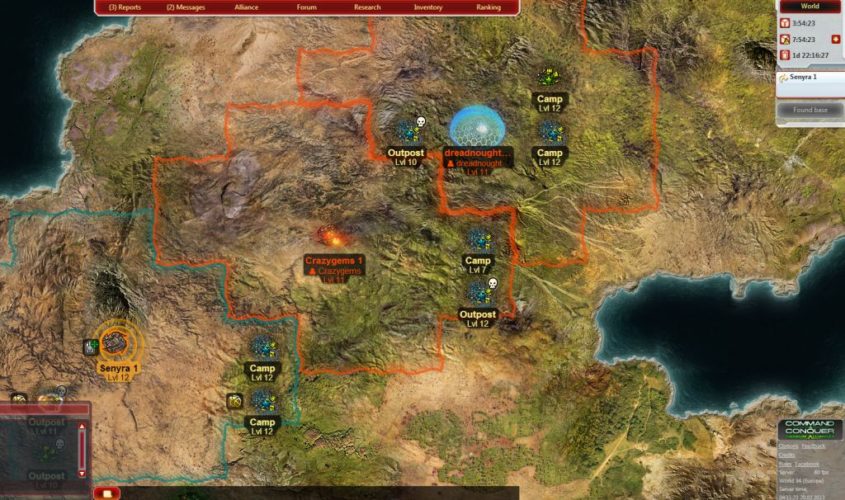This screenshot has width=845, height=500.
Task: Open the Forum
Action: (306, 7)
